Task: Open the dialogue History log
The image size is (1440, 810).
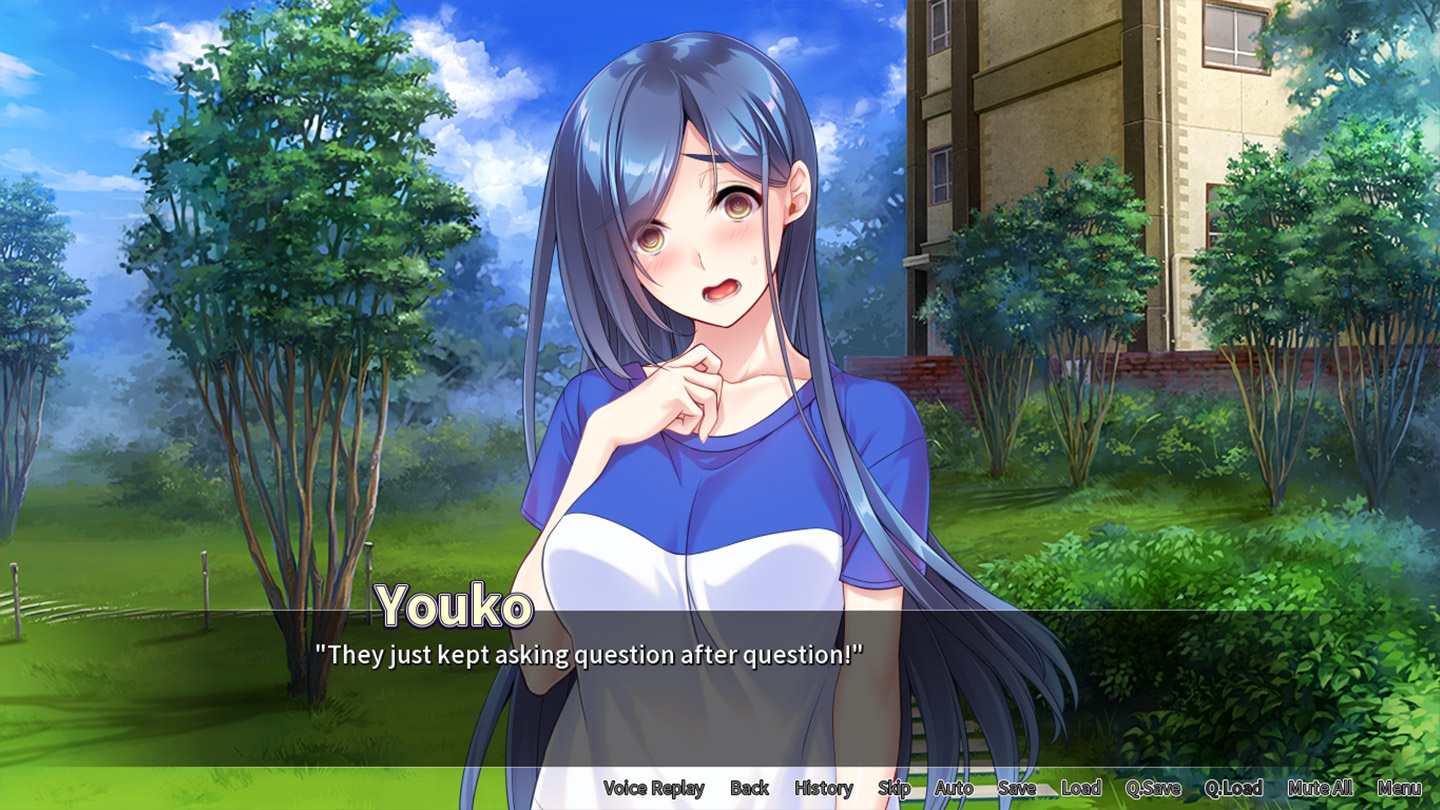Action: pos(823,788)
